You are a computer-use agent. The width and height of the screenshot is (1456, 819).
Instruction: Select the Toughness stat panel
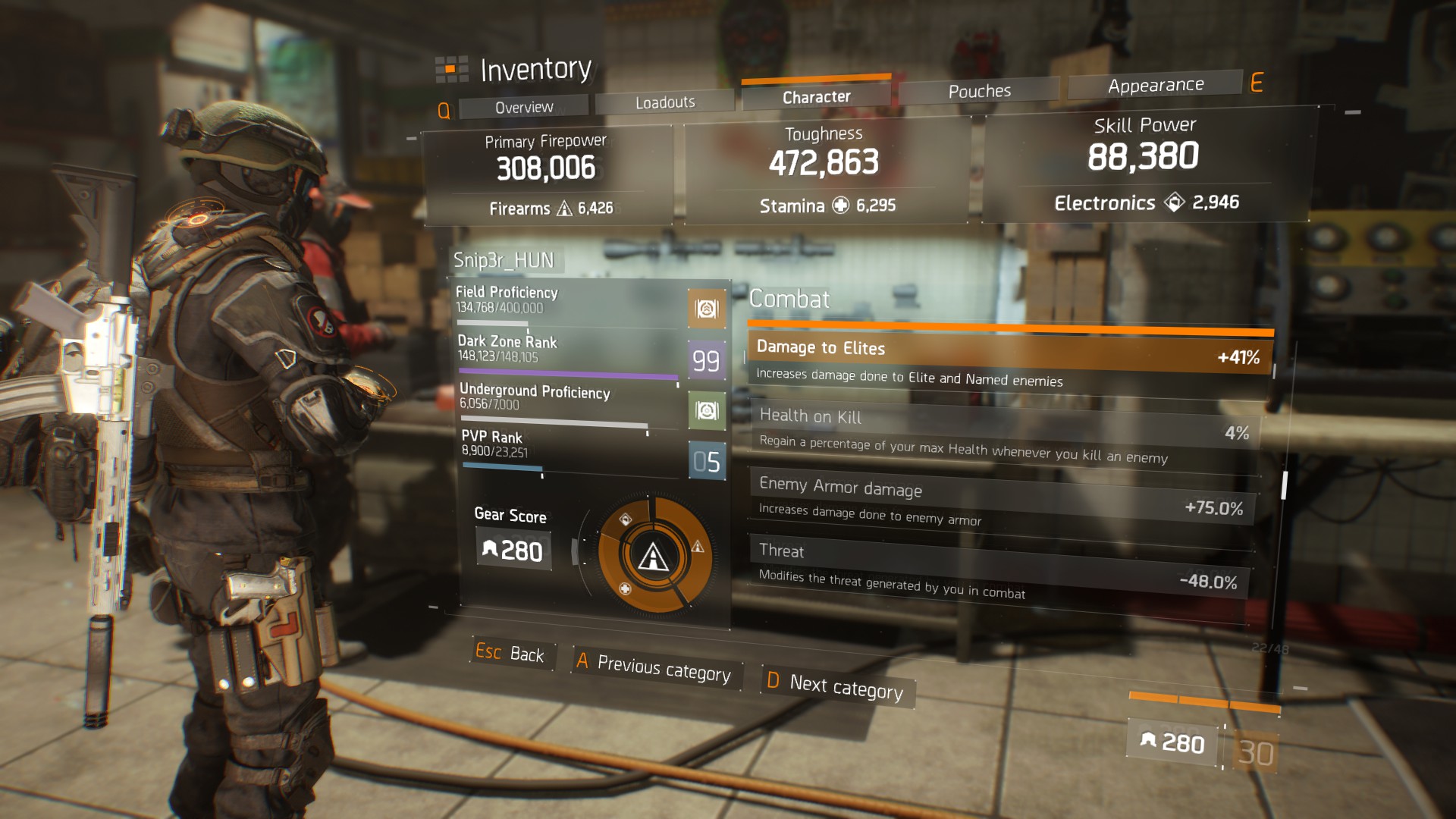(825, 171)
